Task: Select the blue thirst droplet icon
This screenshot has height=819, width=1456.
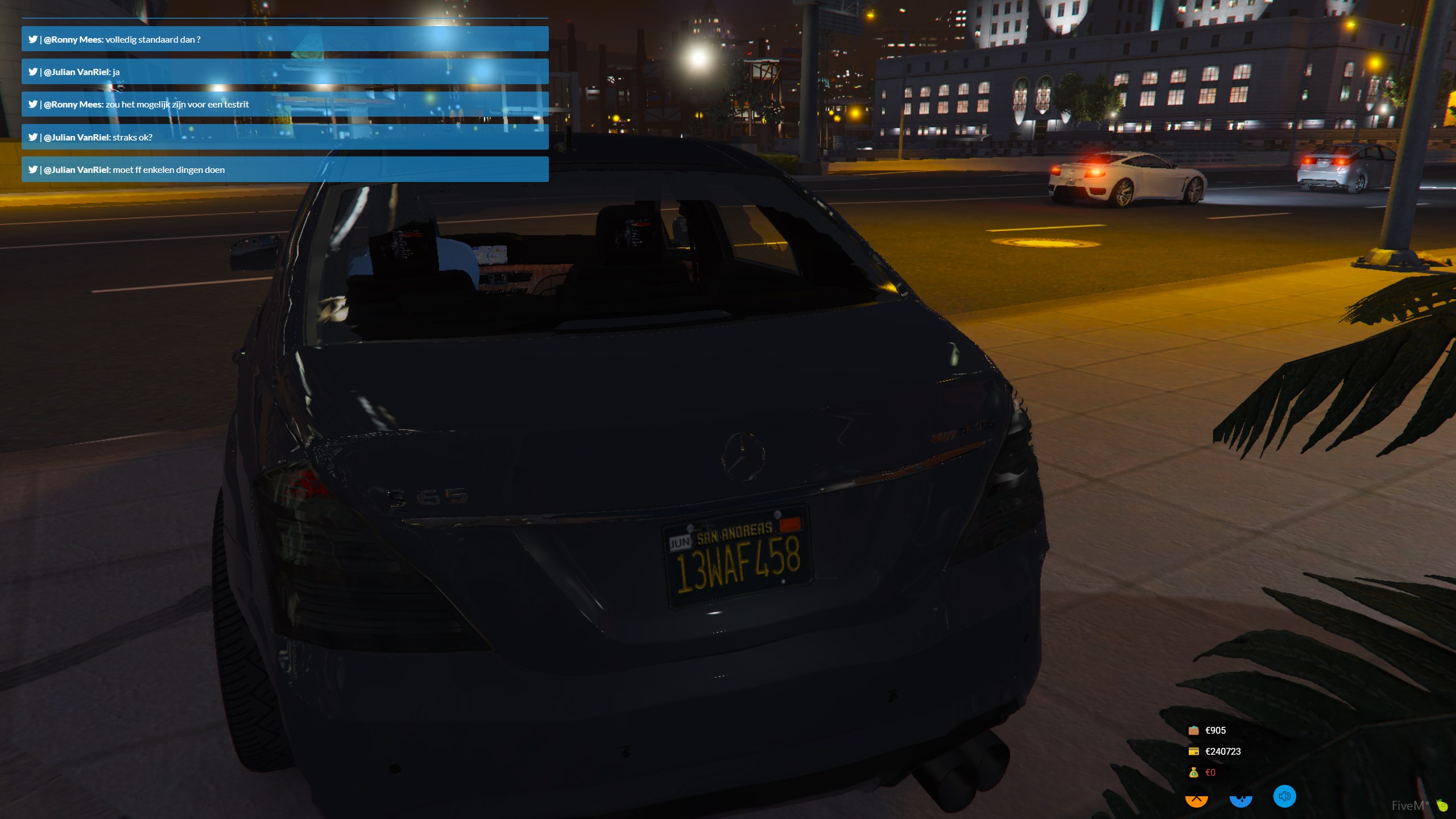Action: tap(1240, 800)
